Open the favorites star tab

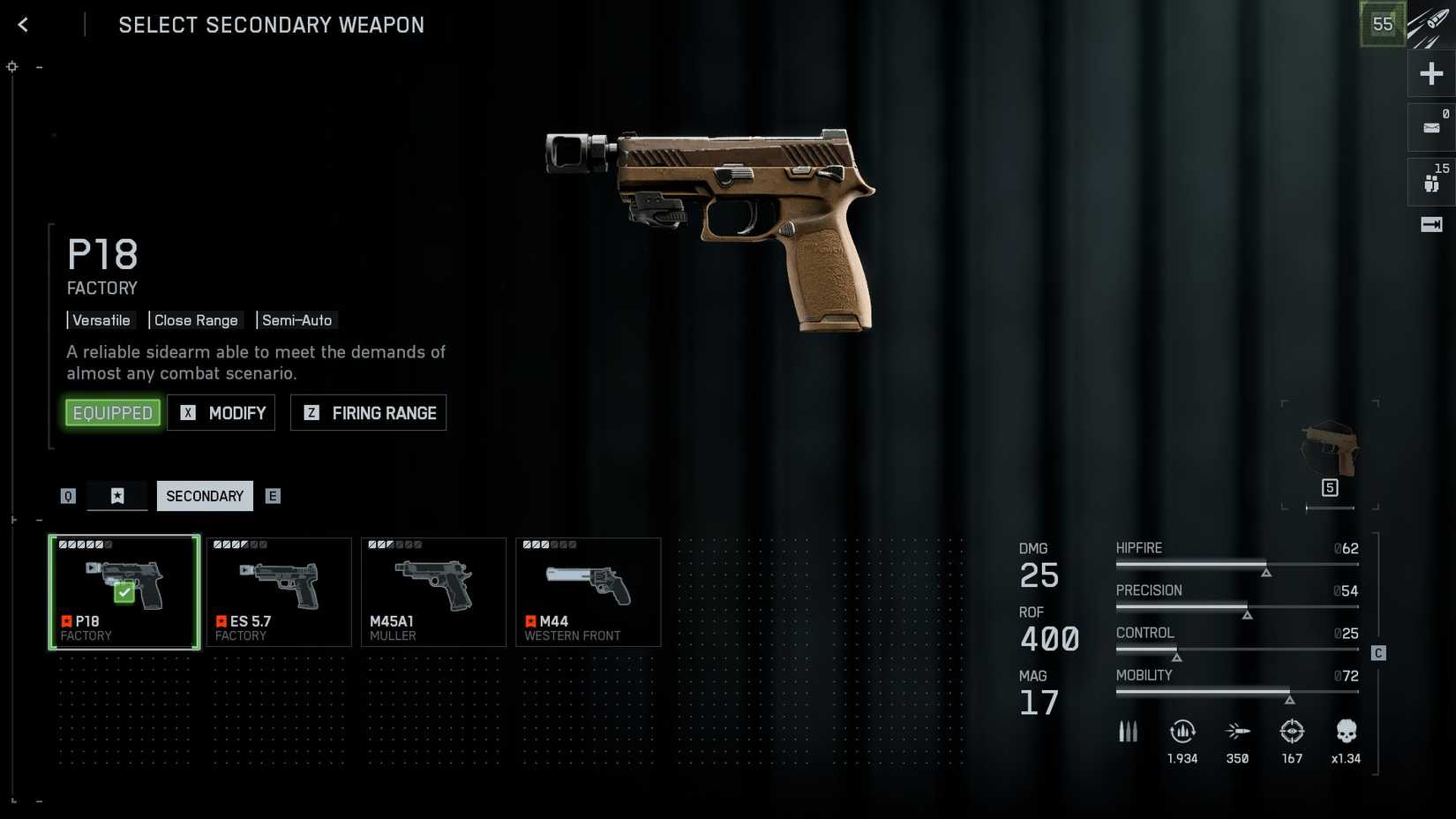pyautogui.click(x=117, y=496)
